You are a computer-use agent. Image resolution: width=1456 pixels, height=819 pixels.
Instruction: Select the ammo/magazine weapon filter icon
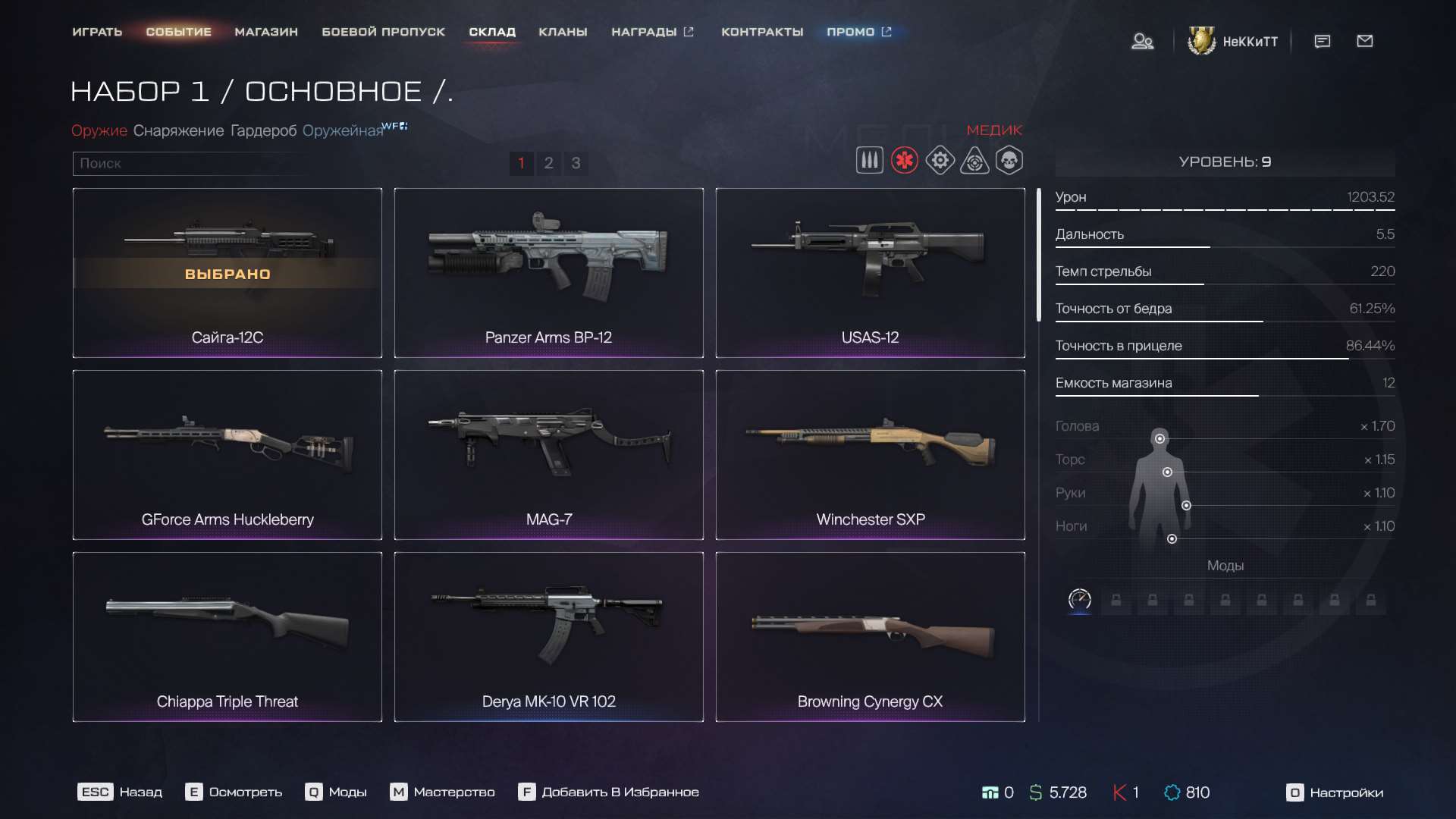[x=869, y=160]
